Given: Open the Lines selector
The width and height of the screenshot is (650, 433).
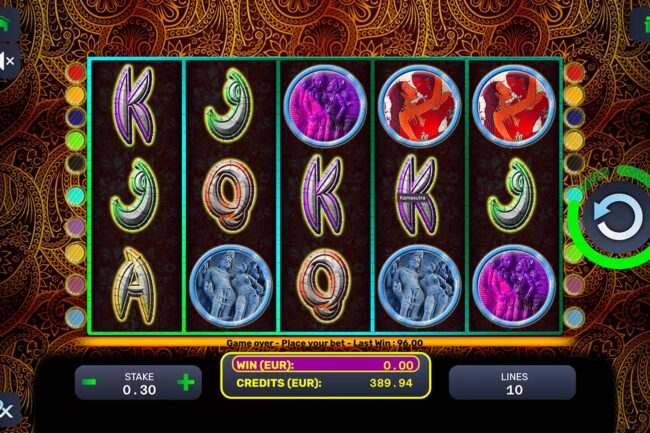Looking at the screenshot, I should pos(511,382).
